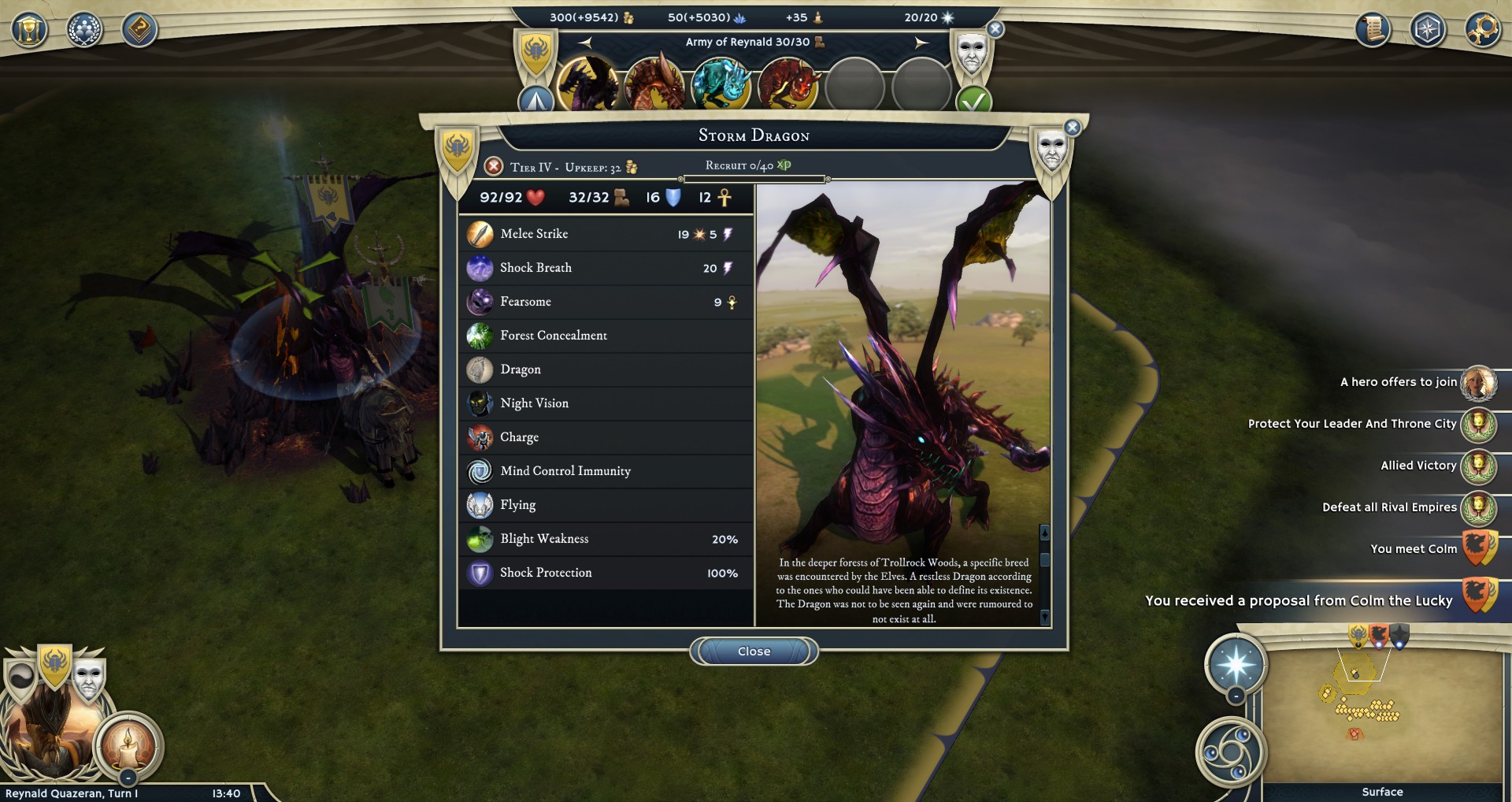Select the Storm Dragon army portrait
The height and width of the screenshot is (802, 1512).
coord(587,84)
